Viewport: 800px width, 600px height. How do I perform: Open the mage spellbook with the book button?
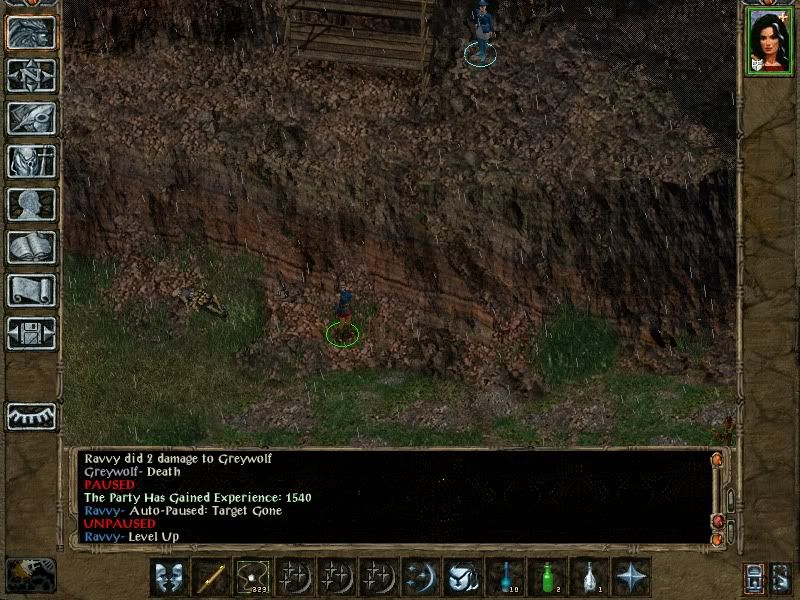pos(31,247)
